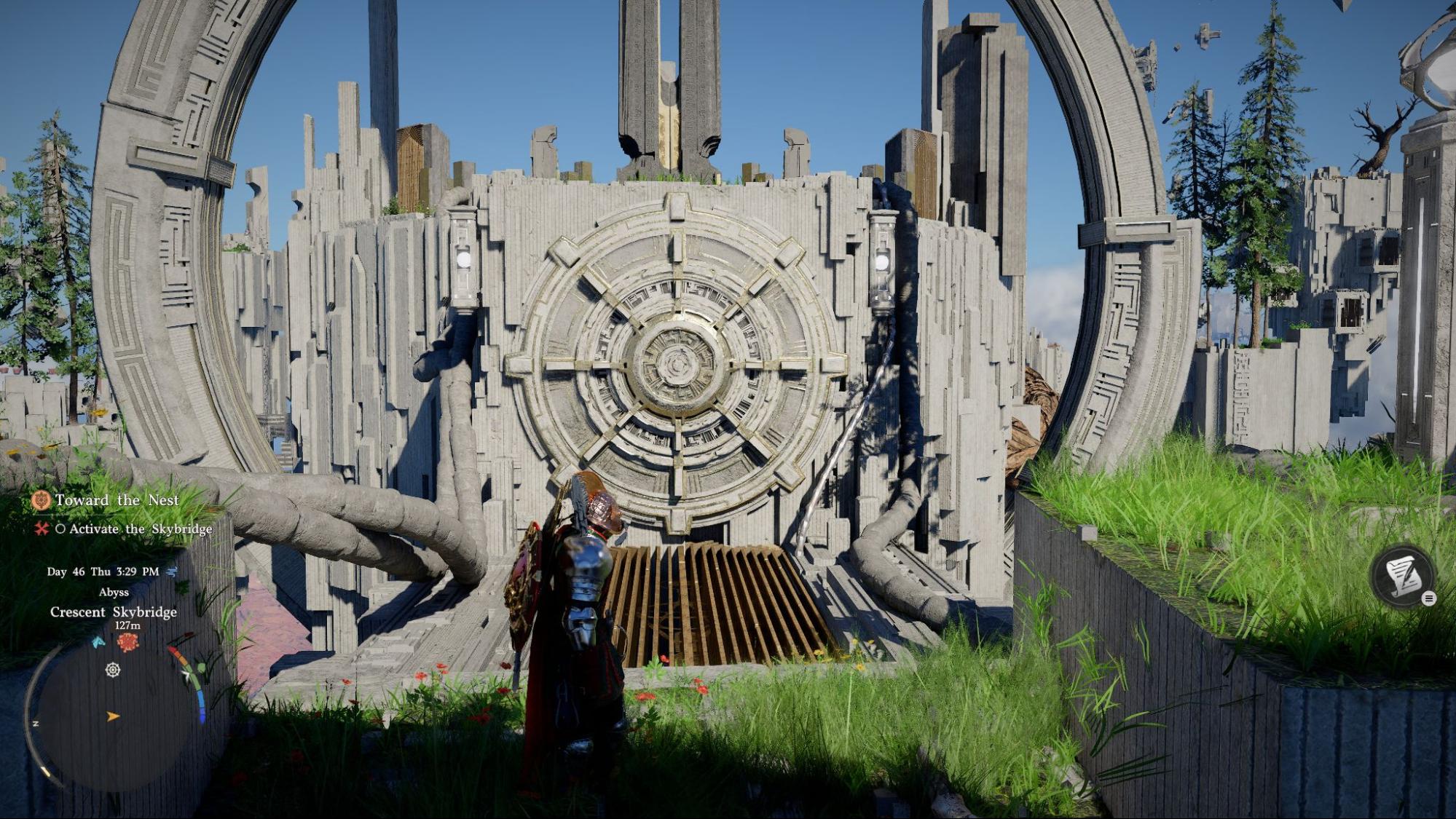Select the Toward the Nest quest title
Image resolution: width=1456 pixels, height=819 pixels.
point(118,500)
